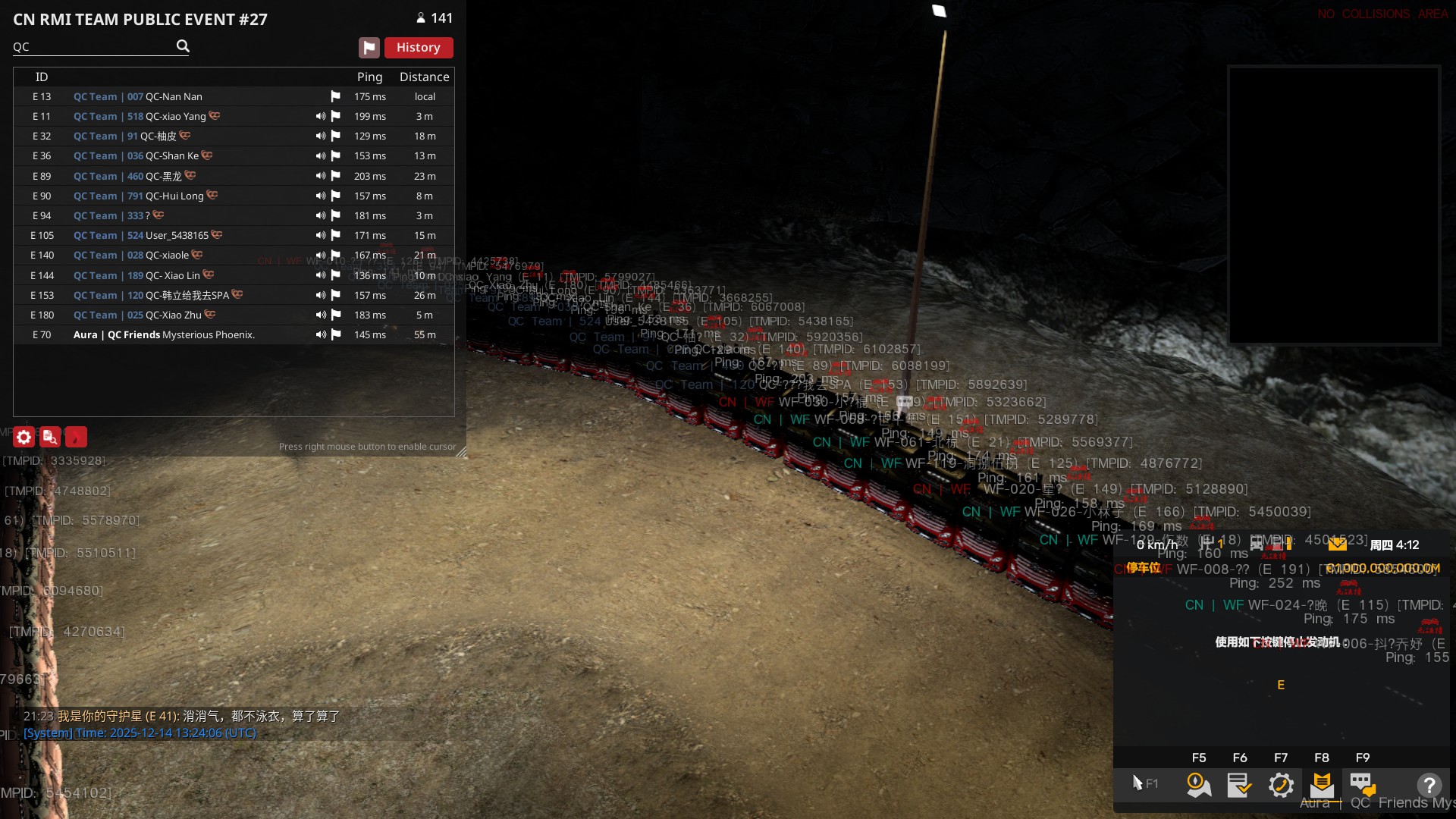1456x819 pixels.
Task: Open the roadside assistance phone gear icon
Action: pos(1281,785)
